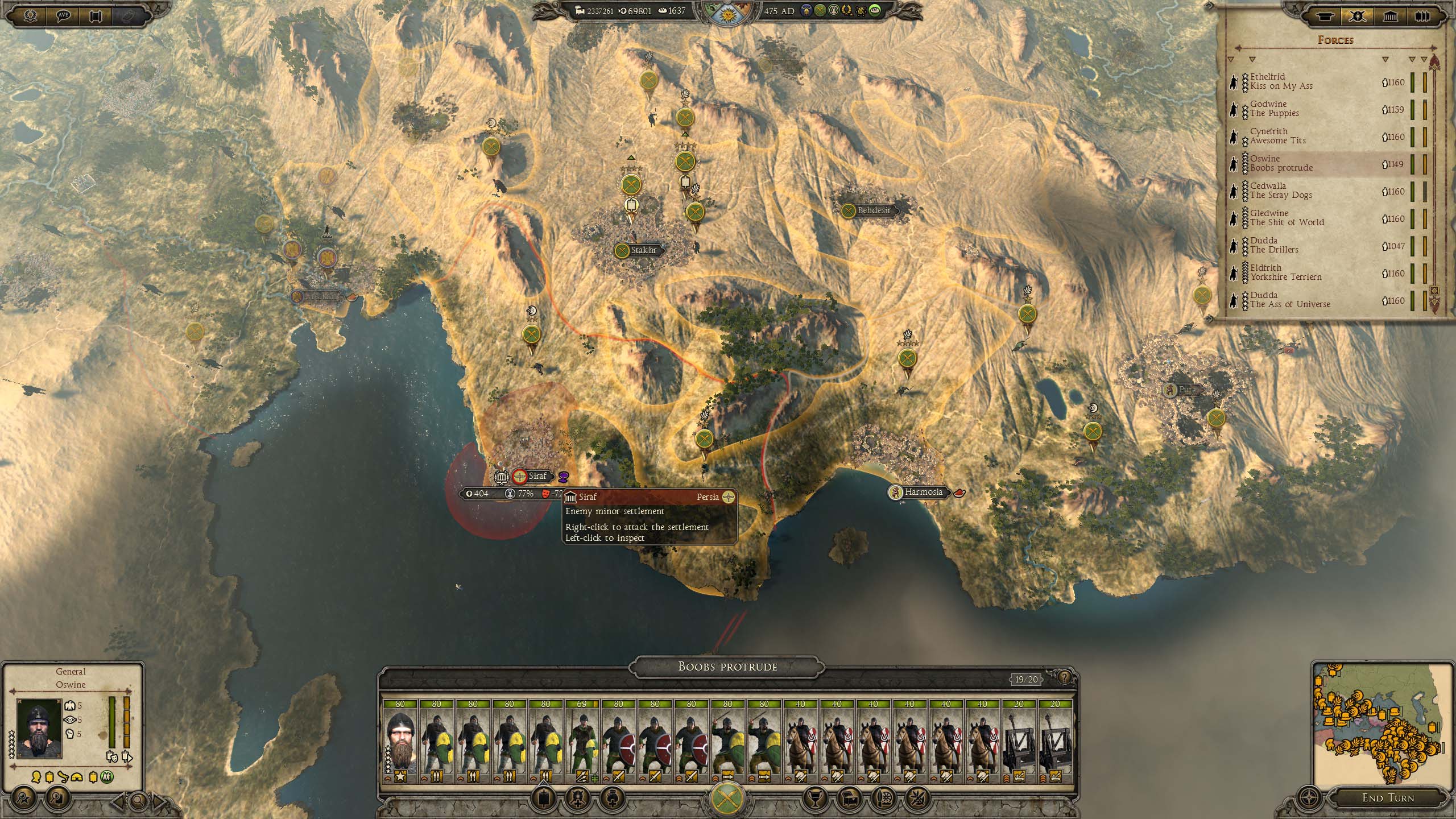Select Ethelfrid's army in the Forces list

[1308, 82]
